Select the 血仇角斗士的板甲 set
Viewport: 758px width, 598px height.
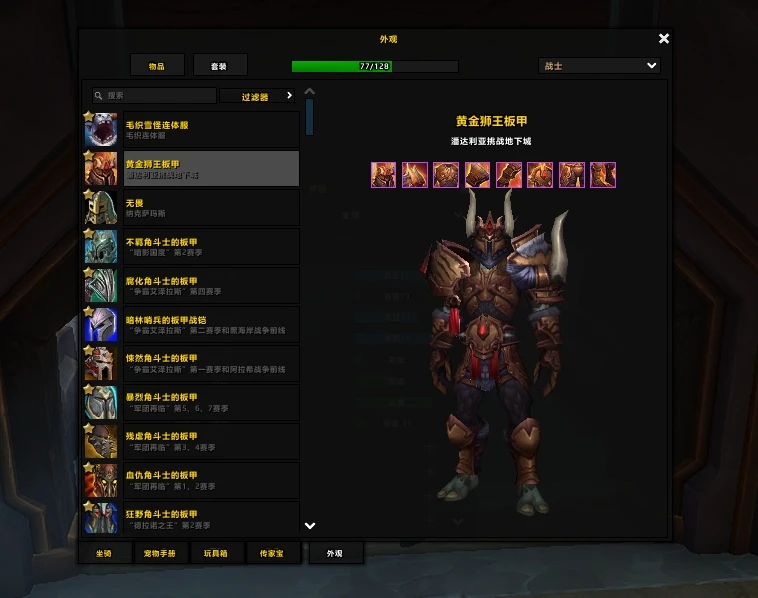tap(192, 481)
